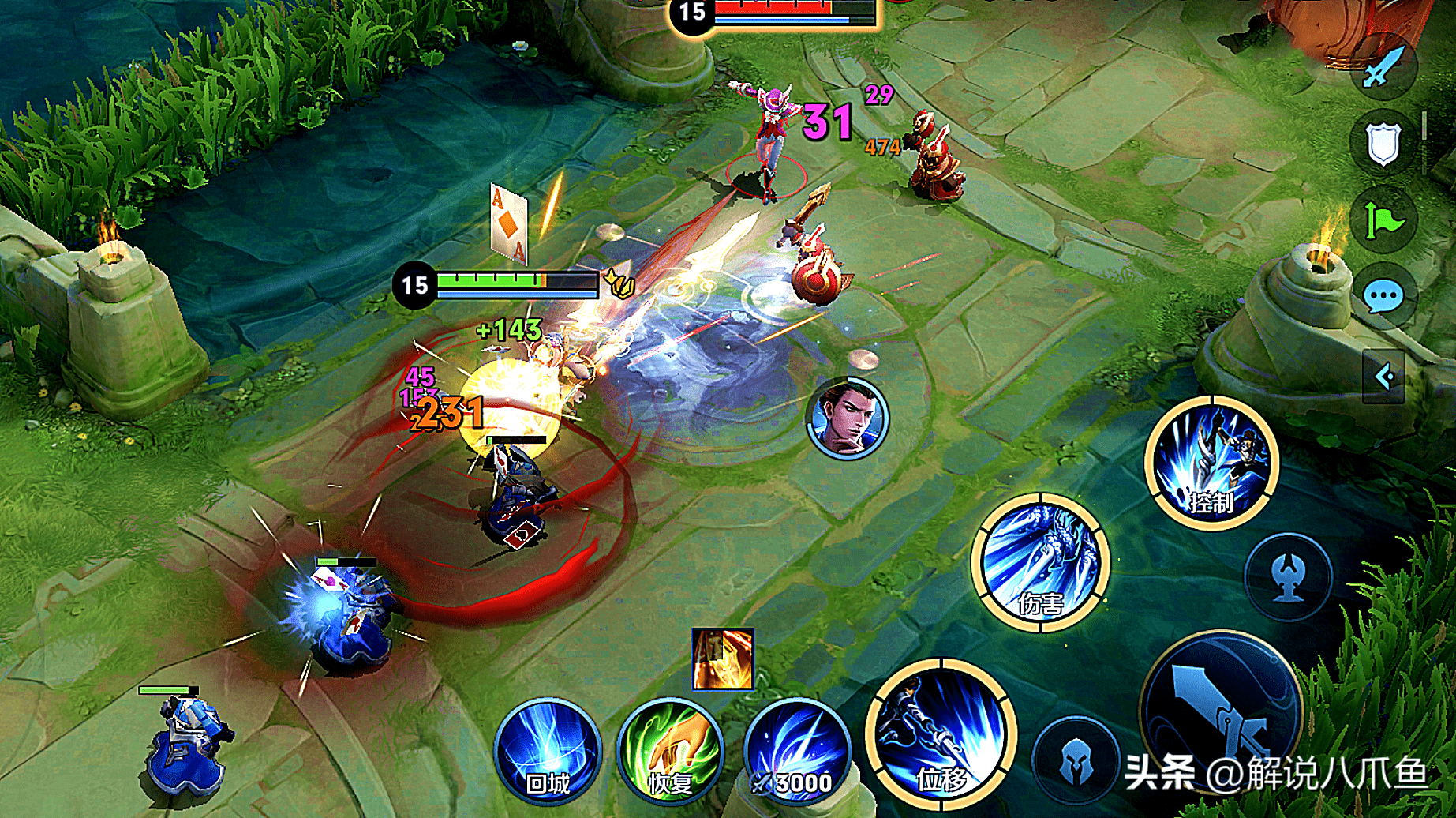1456x818 pixels.
Task: Collapse the signal panel with the arrow
Action: tap(1383, 377)
